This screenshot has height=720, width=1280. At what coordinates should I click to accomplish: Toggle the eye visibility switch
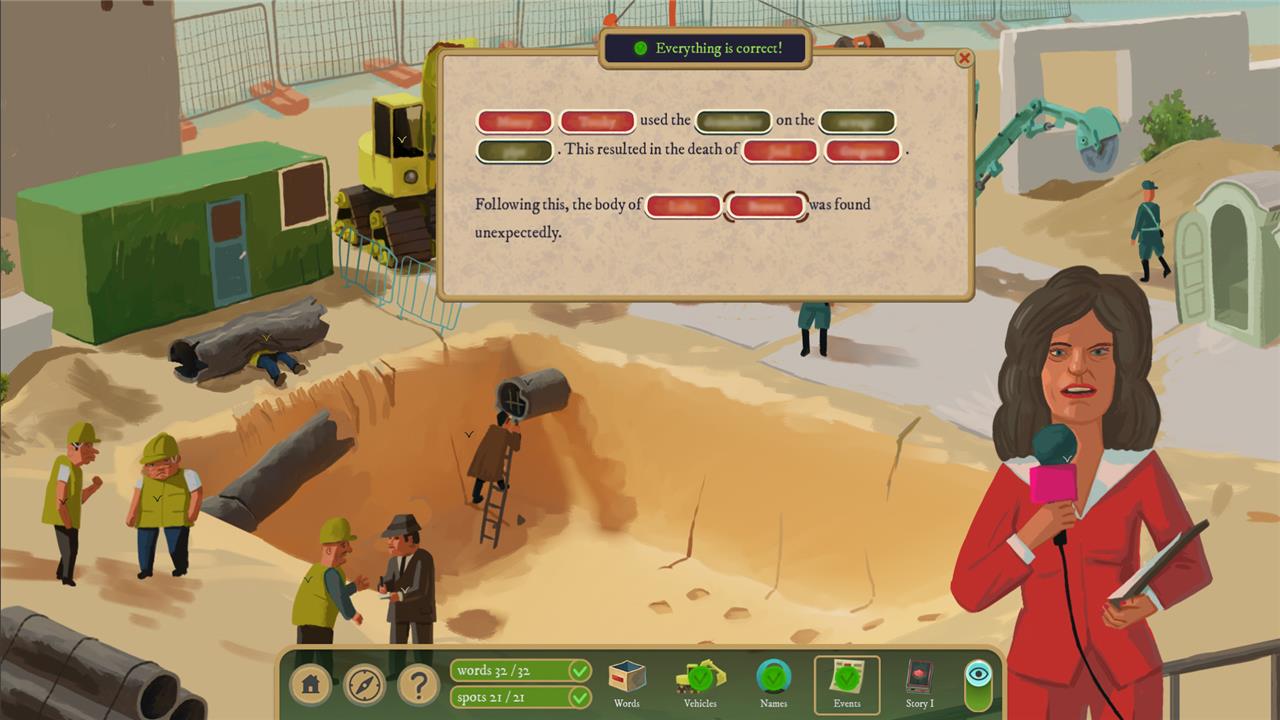point(979,683)
